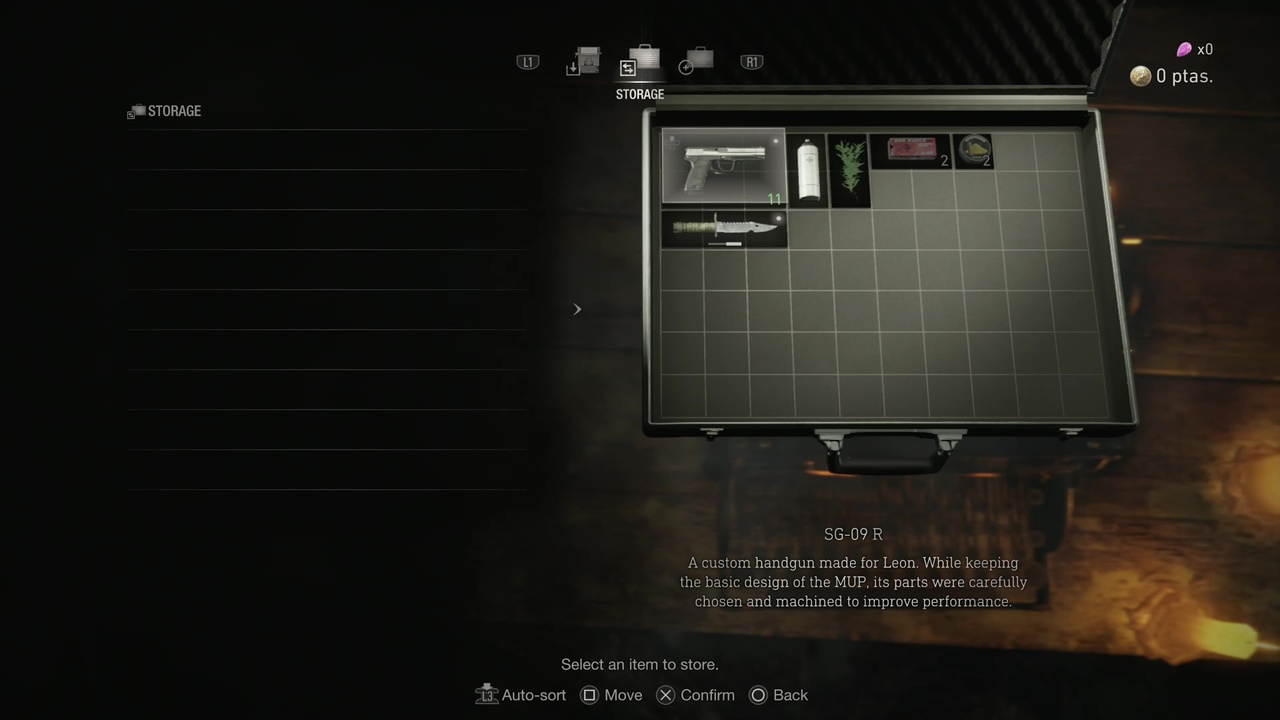Viewport: 1280px width, 720px height.
Task: Open the STORAGE list header
Action: coord(164,111)
